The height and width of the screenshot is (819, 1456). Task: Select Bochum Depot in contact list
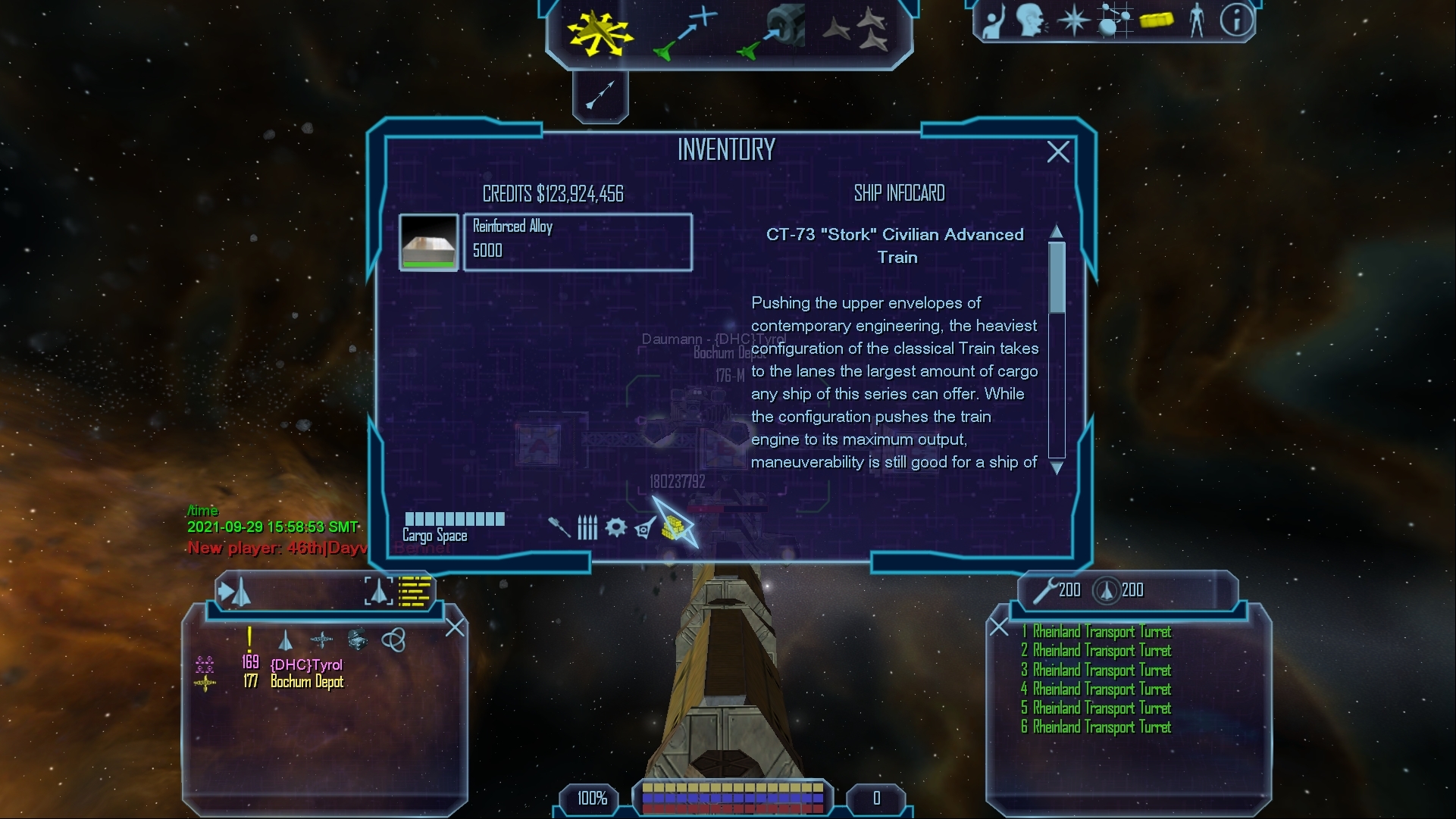click(306, 682)
